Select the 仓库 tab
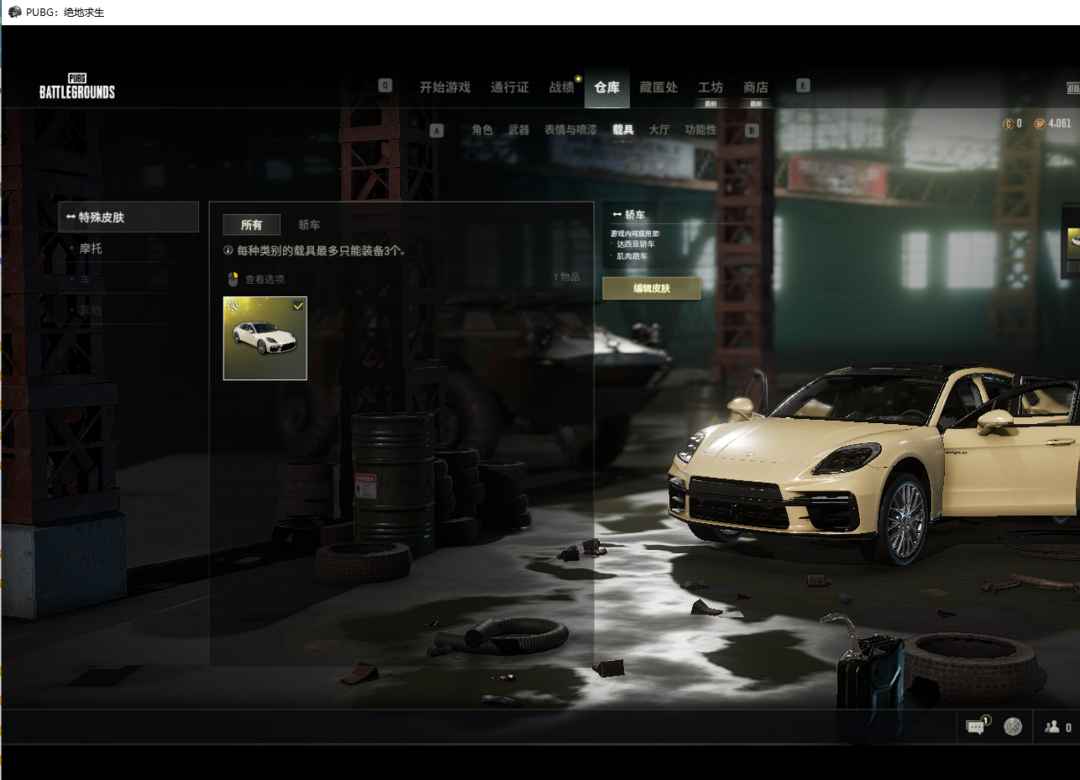The height and width of the screenshot is (780, 1080). [607, 87]
